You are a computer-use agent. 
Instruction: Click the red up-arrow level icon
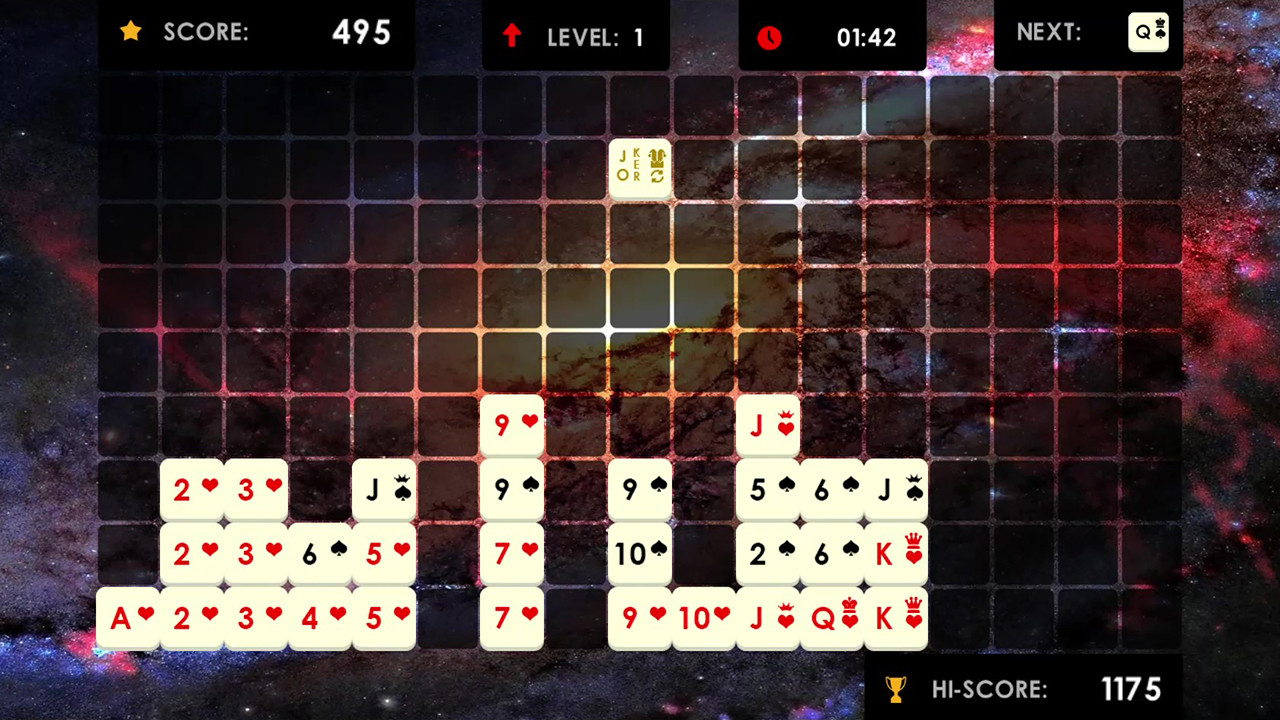[511, 36]
